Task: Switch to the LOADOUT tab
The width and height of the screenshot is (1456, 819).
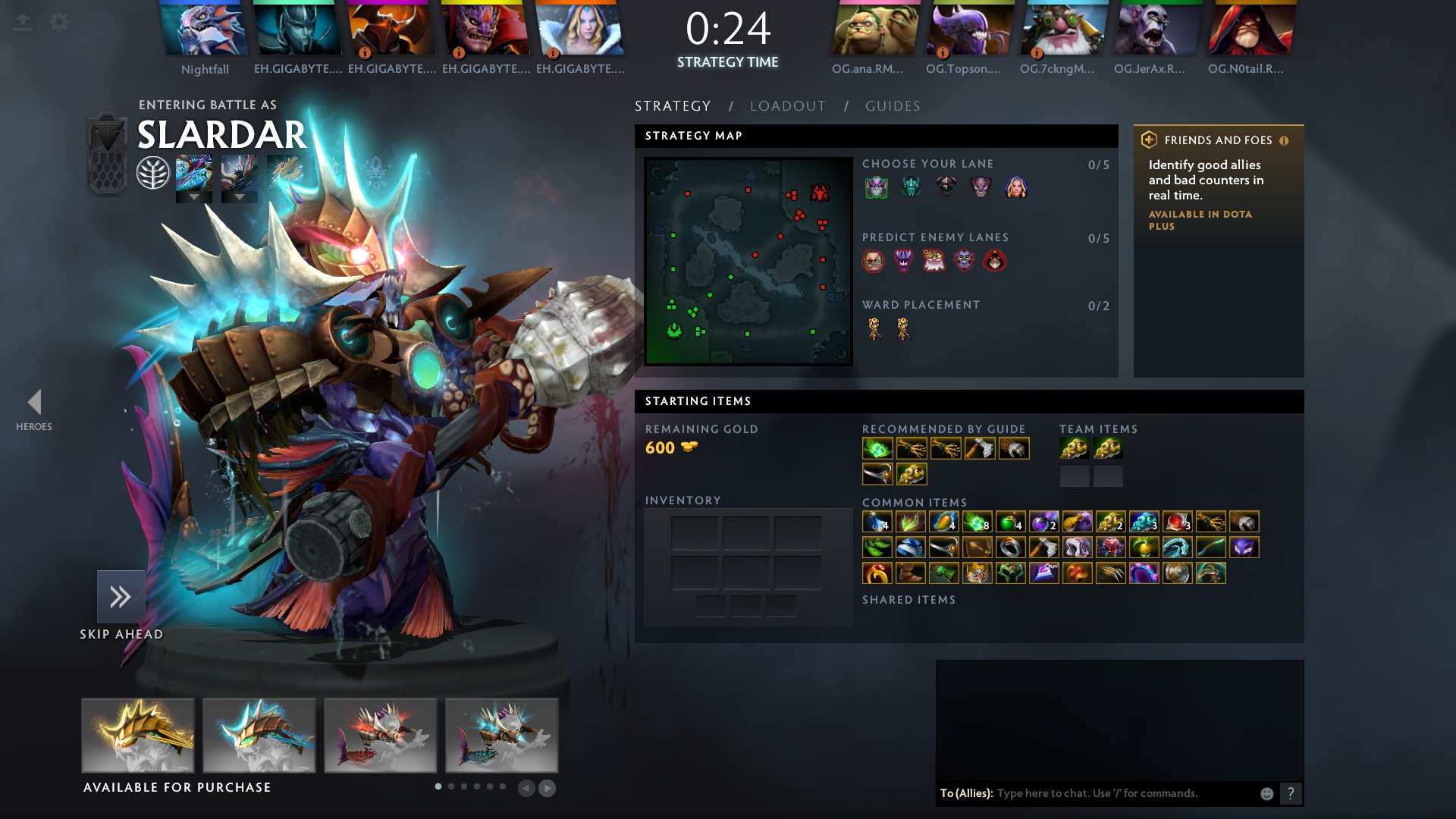Action: [x=787, y=106]
